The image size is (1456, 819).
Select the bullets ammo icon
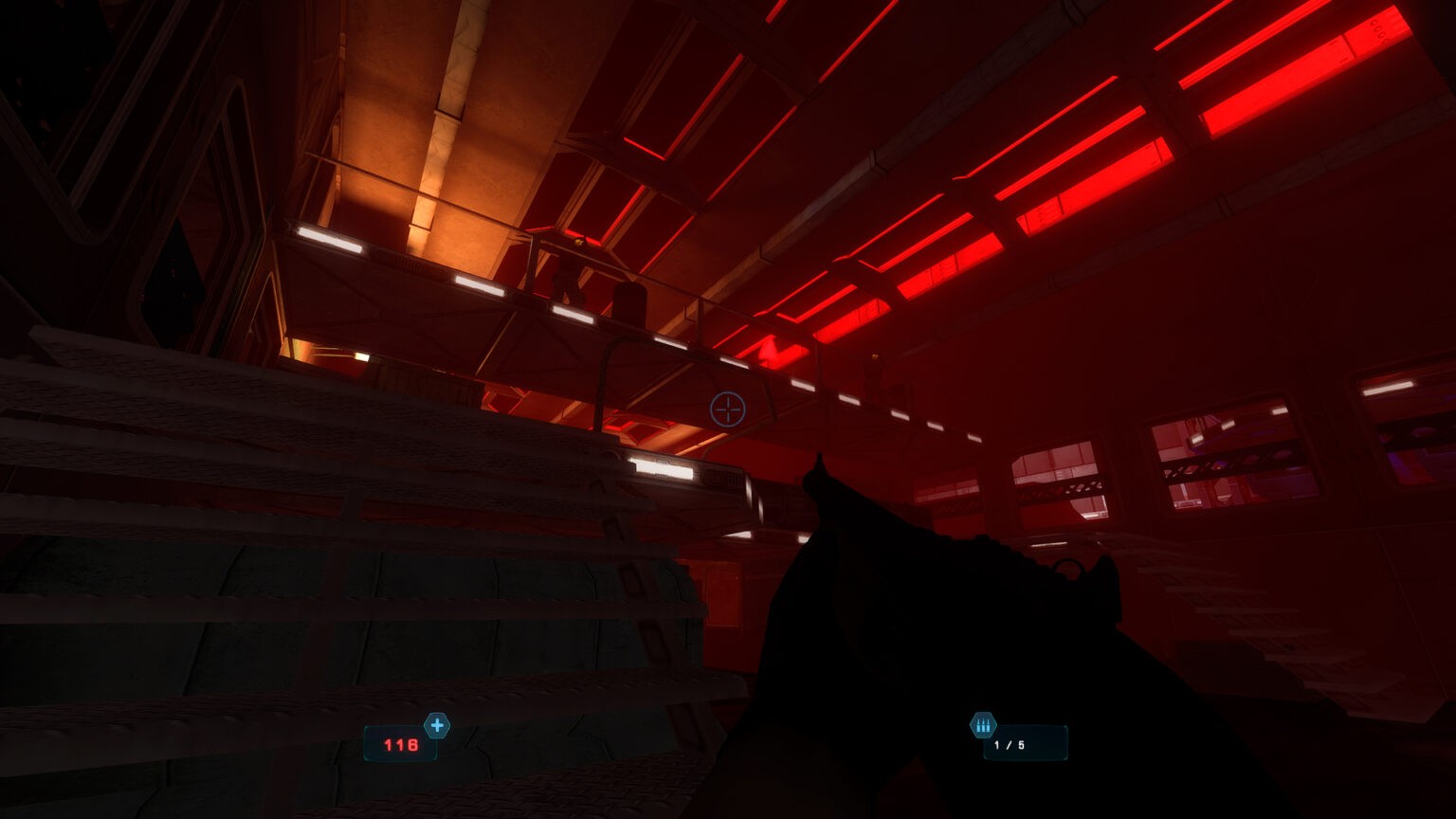[983, 726]
